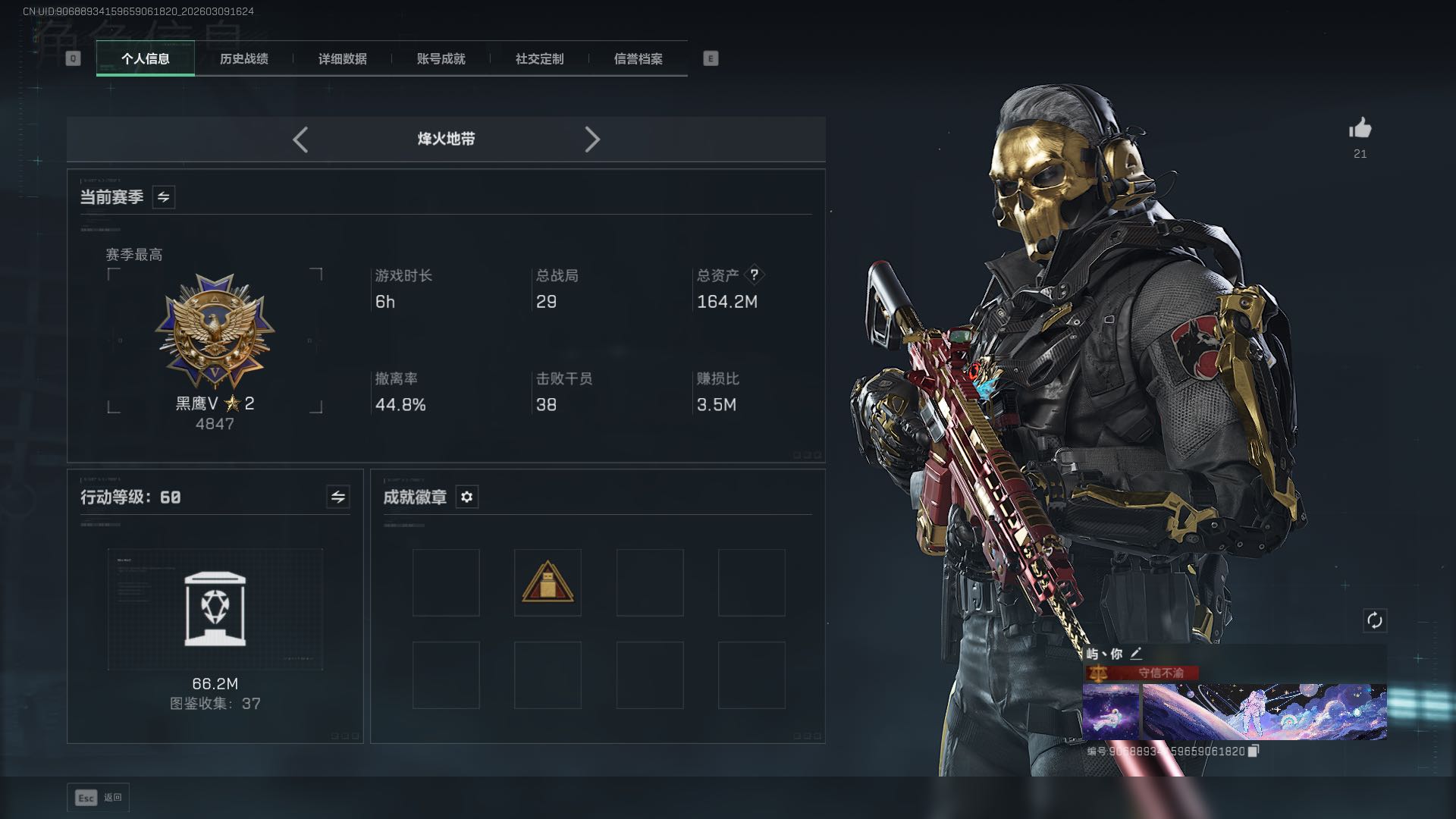Click the left arrow beside 烽火地带

pos(300,140)
